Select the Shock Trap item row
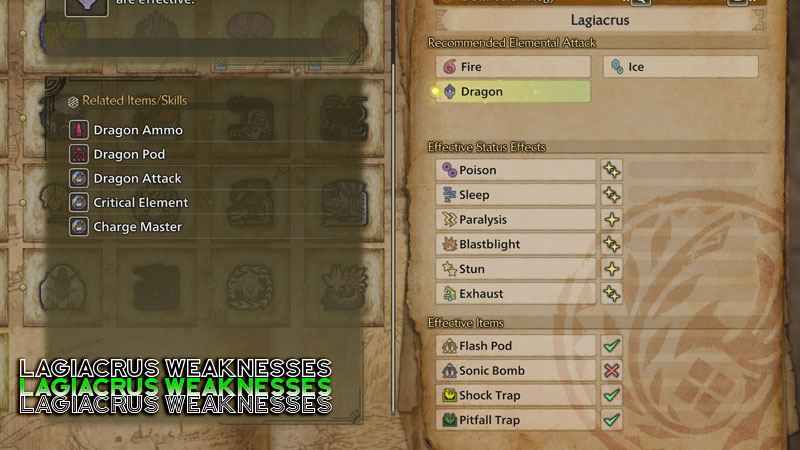Image resolution: width=800 pixels, height=450 pixels. point(516,396)
